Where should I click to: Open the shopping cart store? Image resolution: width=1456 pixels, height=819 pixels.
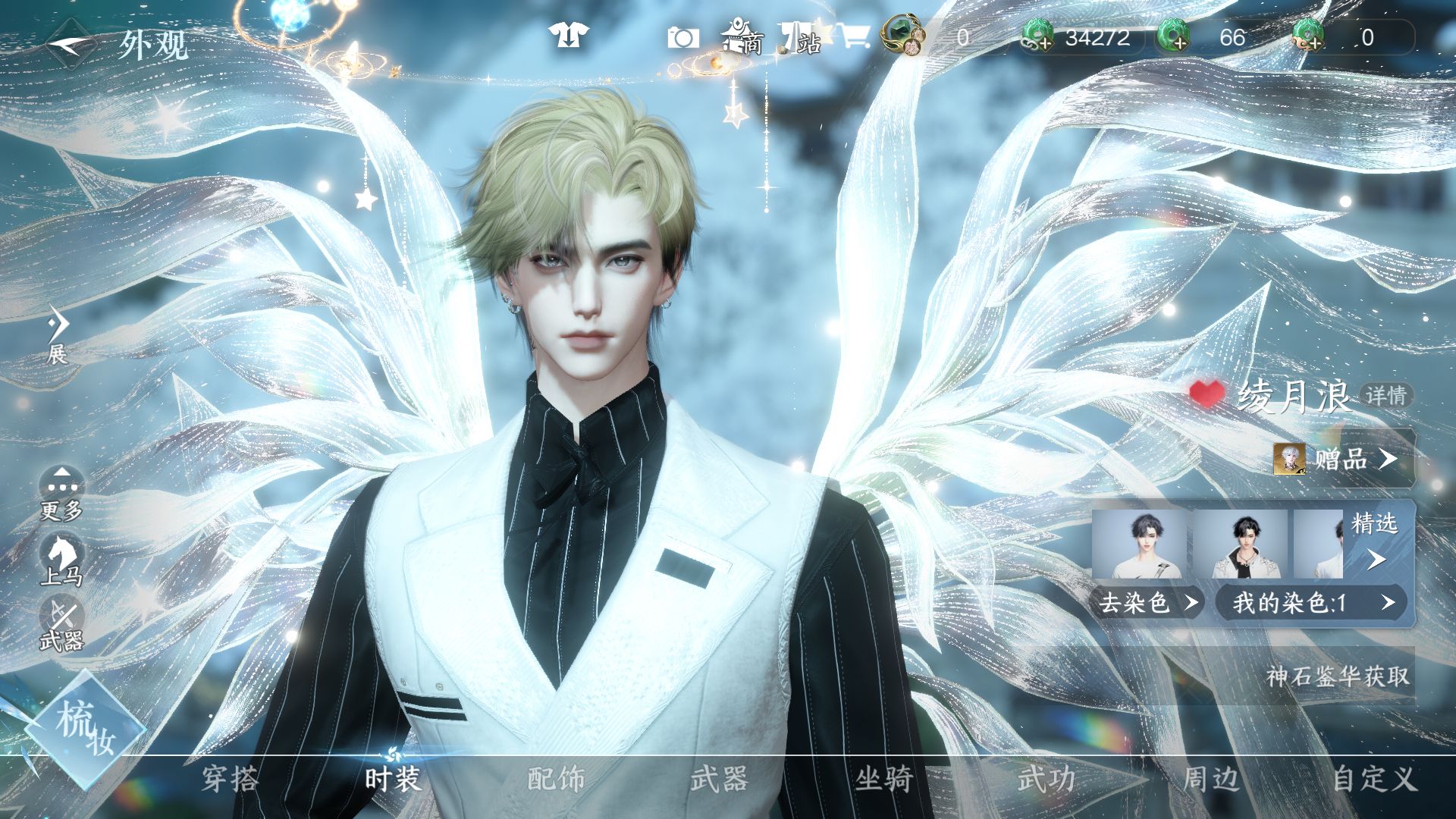click(x=855, y=36)
